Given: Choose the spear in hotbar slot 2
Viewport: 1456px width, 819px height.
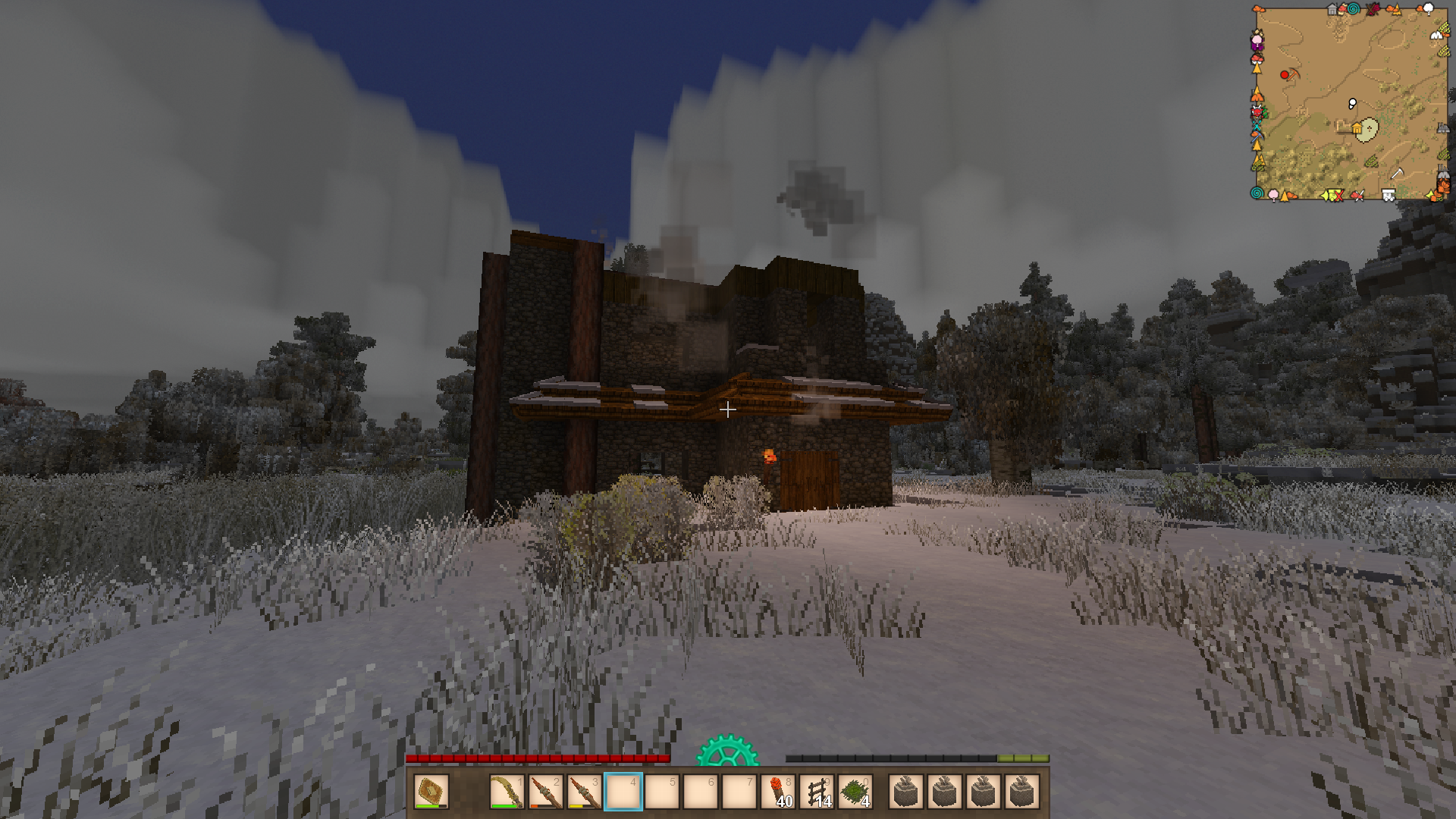Looking at the screenshot, I should click(545, 792).
